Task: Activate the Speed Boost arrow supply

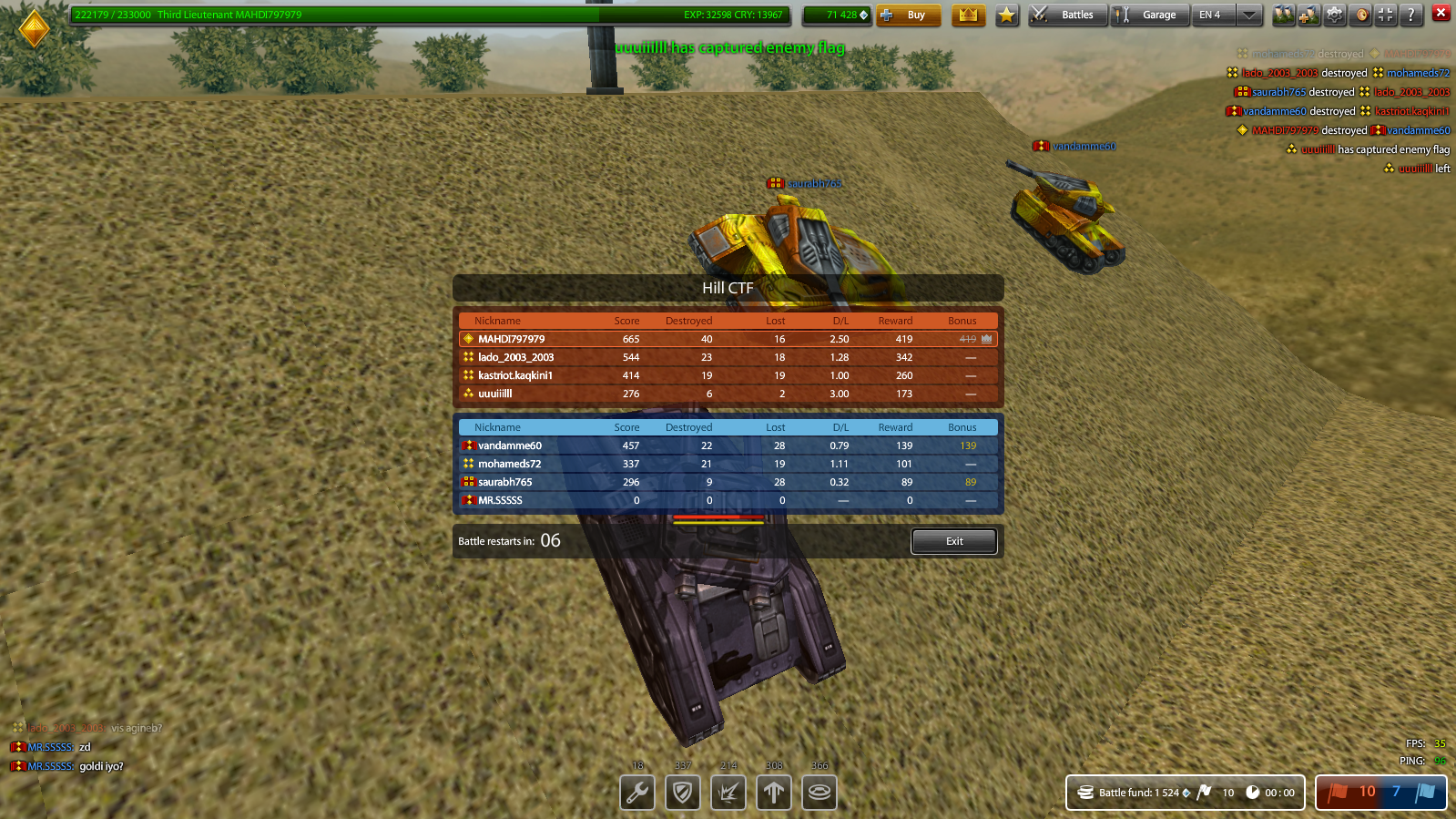Action: (x=773, y=792)
